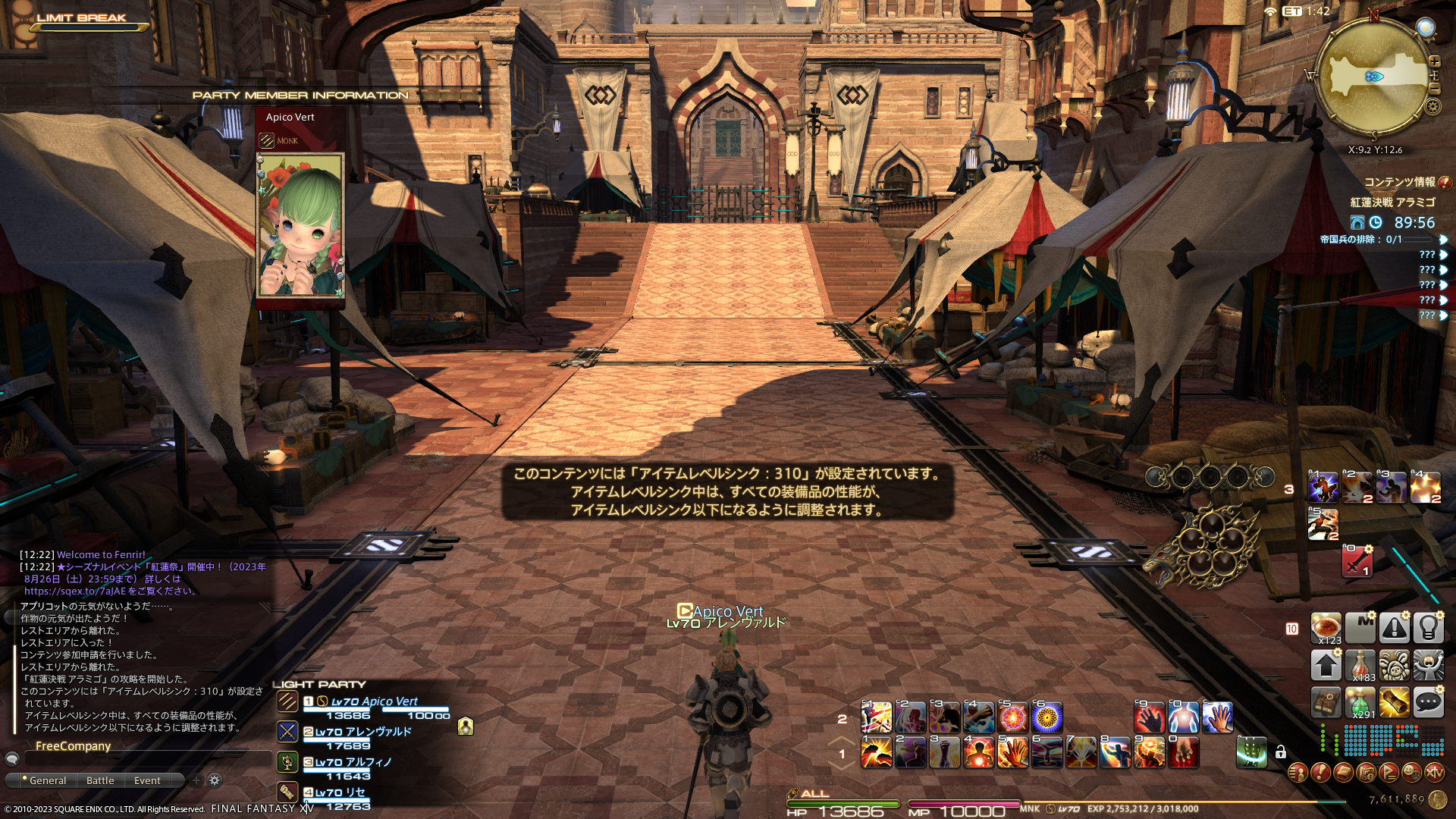The image size is (1456, 819).
Task: Select the General chat tab
Action: point(47,780)
